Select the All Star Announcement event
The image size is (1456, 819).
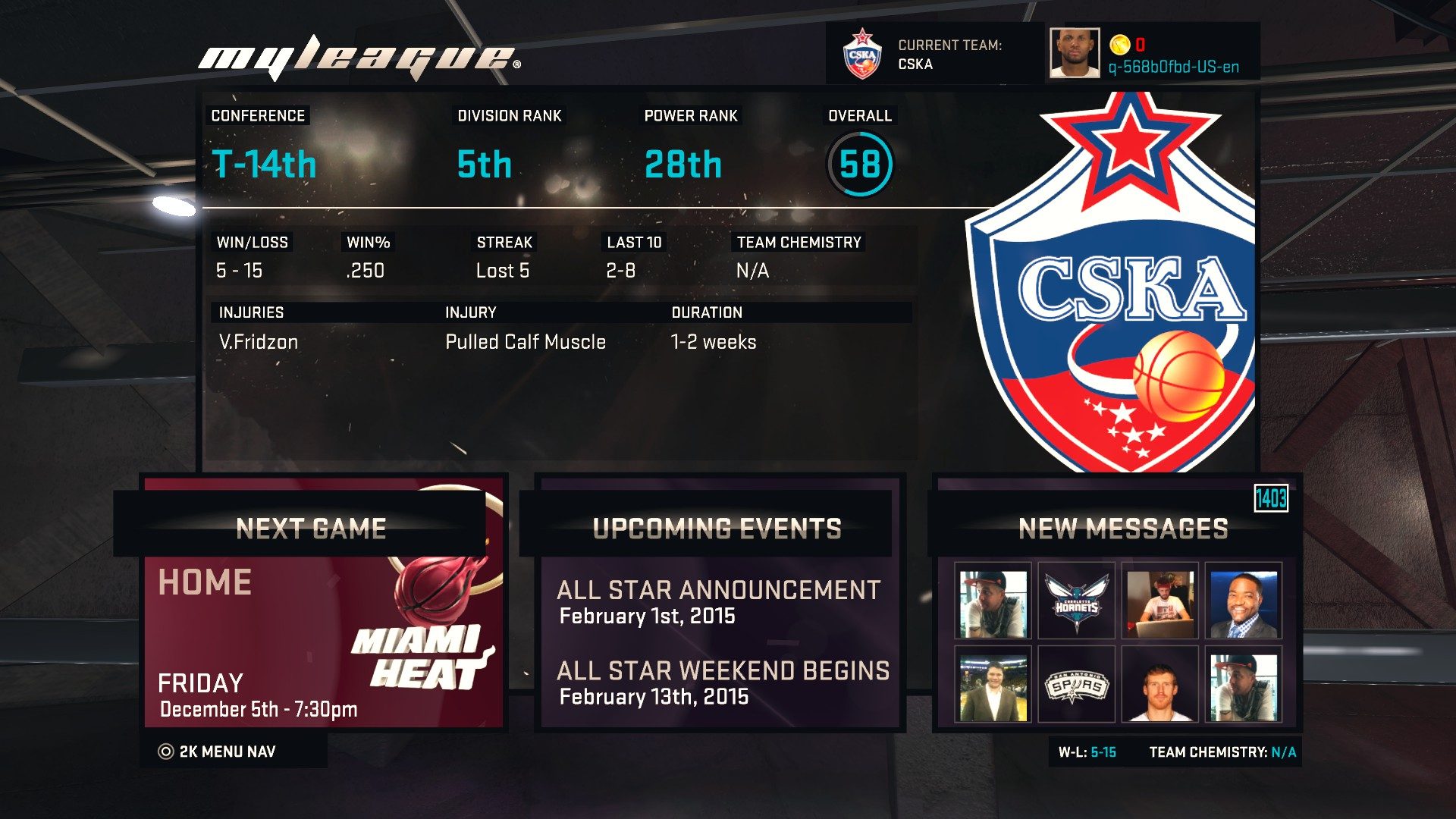[717, 601]
